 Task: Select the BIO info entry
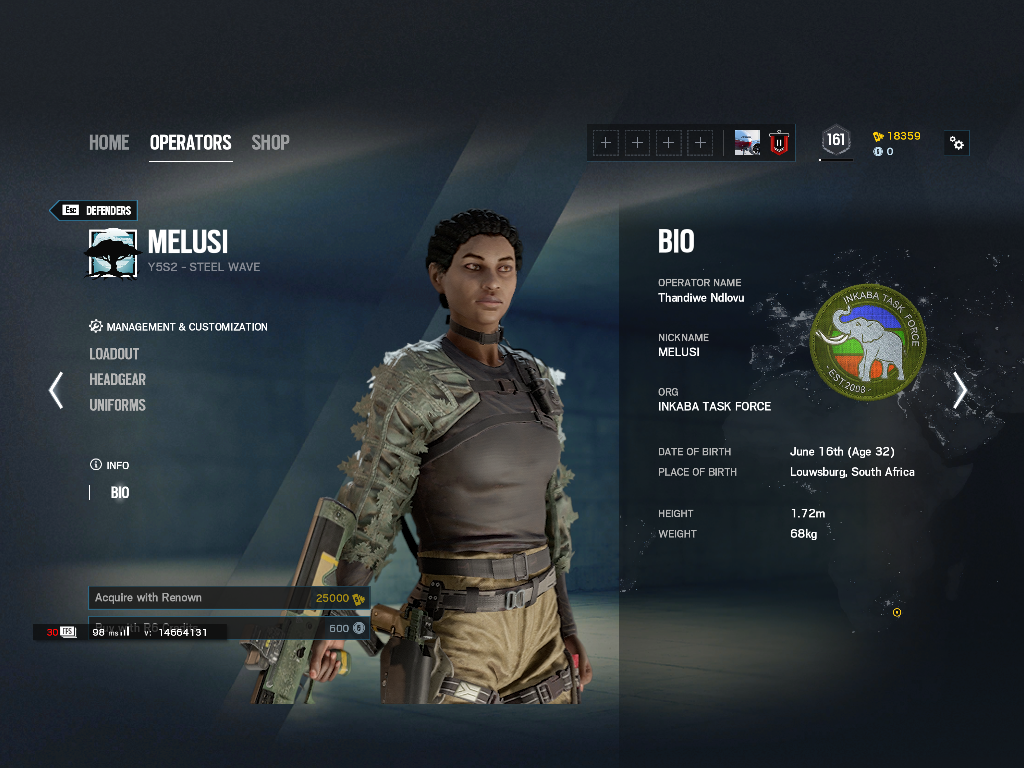click(x=120, y=493)
